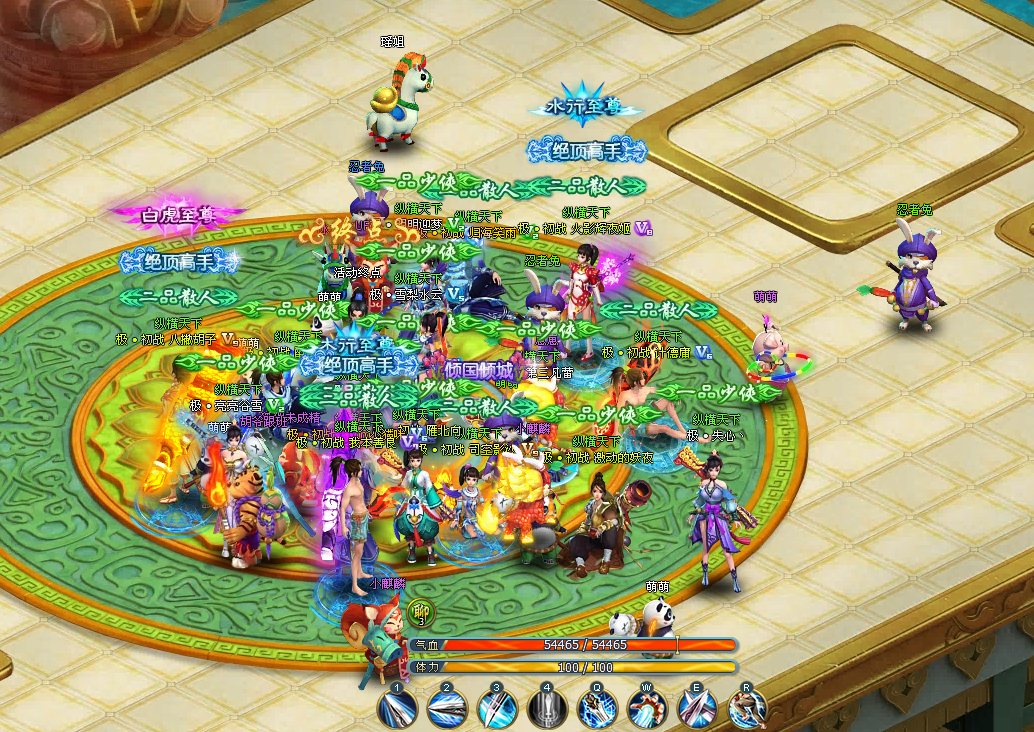Select the grey sword skill in slot 4
Image resolution: width=1034 pixels, height=732 pixels.
(547, 708)
